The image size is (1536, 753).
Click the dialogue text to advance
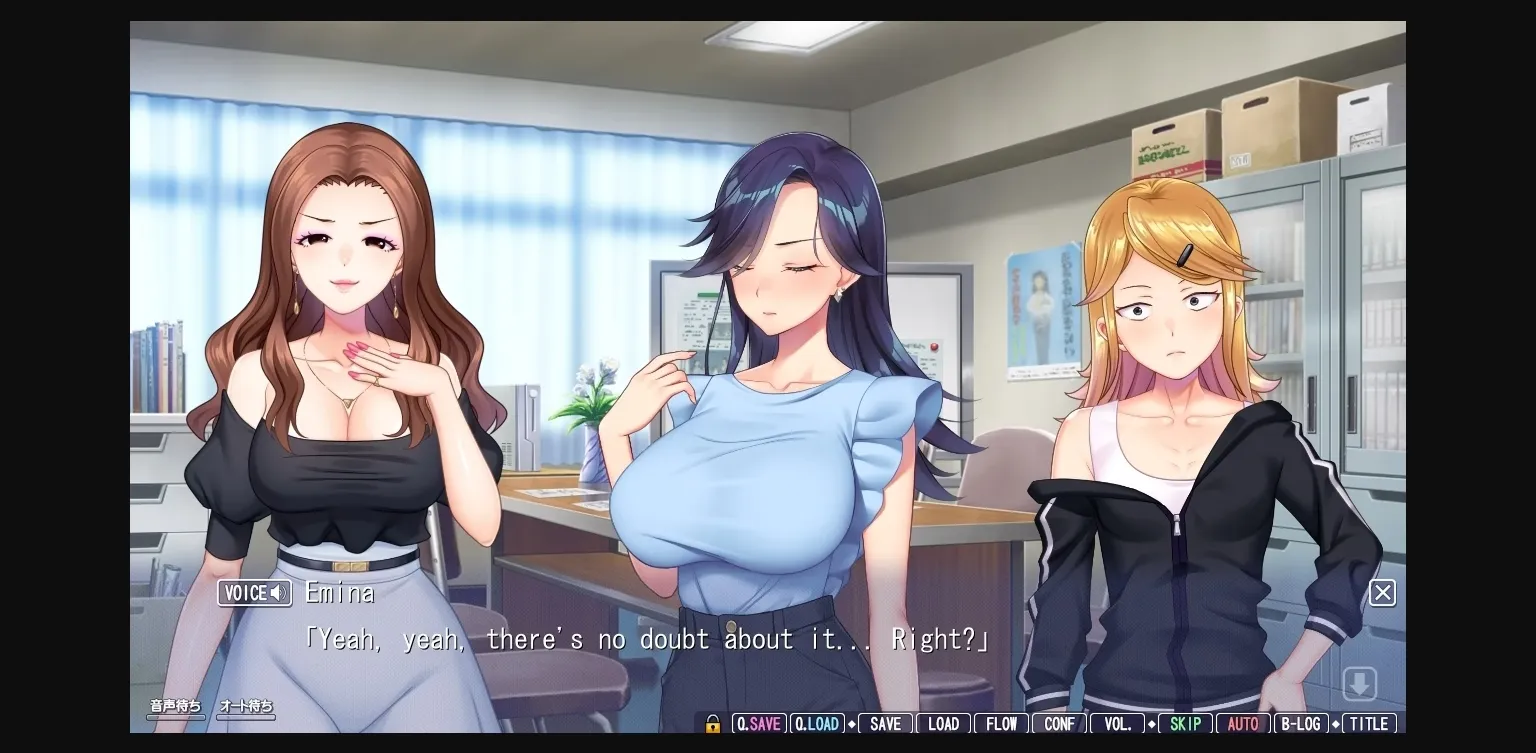647,638
